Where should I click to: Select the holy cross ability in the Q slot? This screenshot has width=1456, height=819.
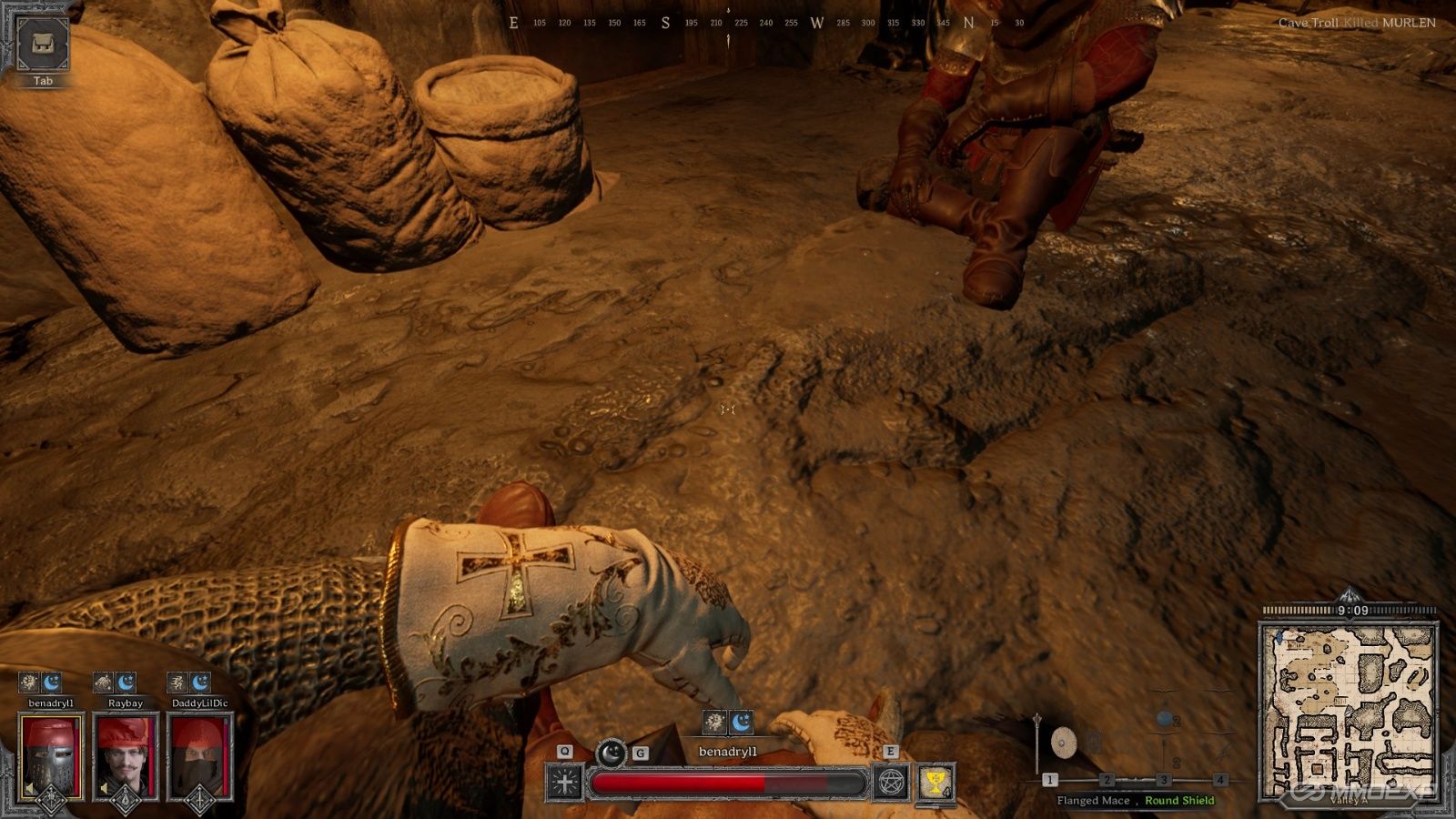(564, 783)
